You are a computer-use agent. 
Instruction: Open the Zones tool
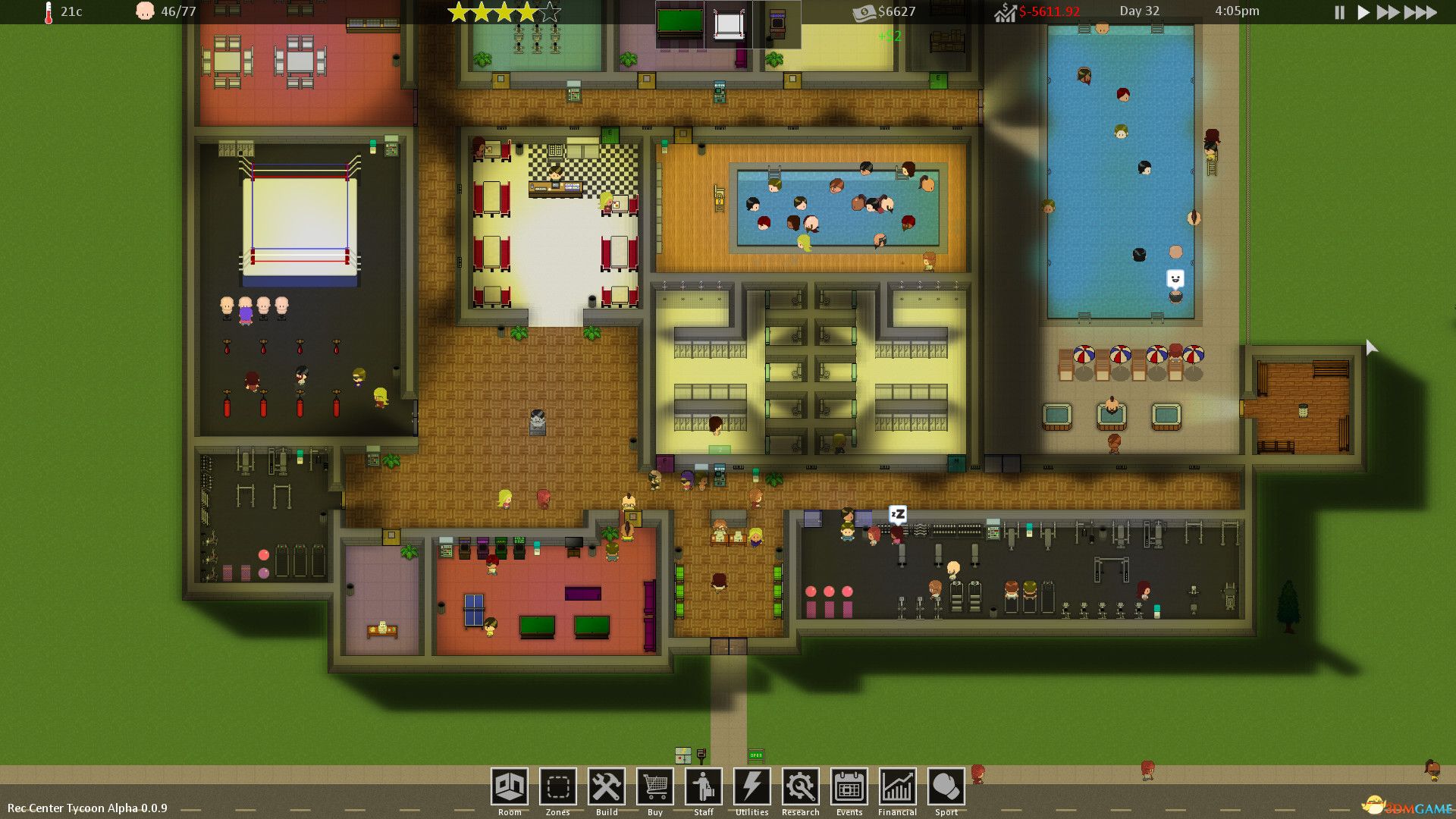pos(557,787)
